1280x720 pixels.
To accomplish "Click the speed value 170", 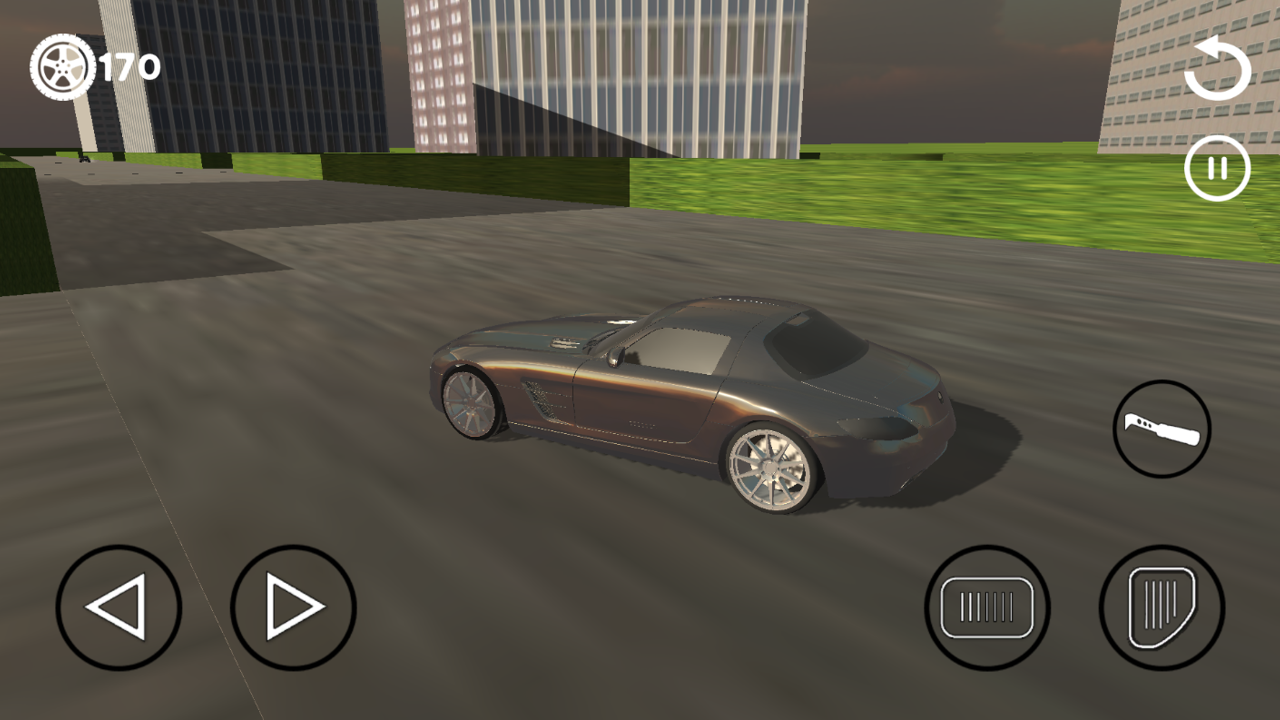I will [x=128, y=66].
